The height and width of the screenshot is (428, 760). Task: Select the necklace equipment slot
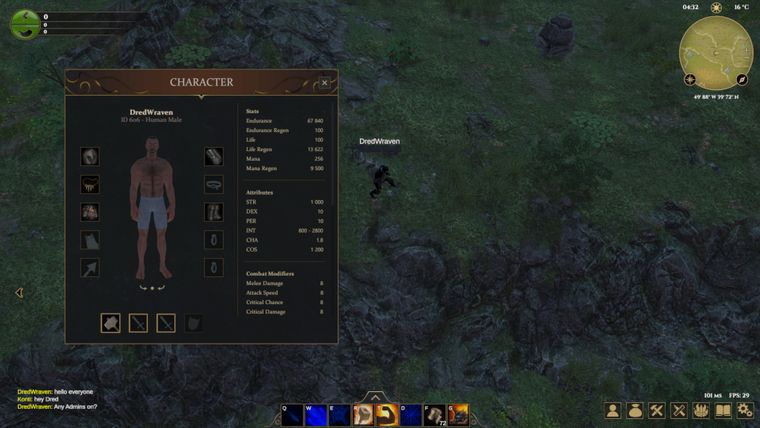point(91,185)
